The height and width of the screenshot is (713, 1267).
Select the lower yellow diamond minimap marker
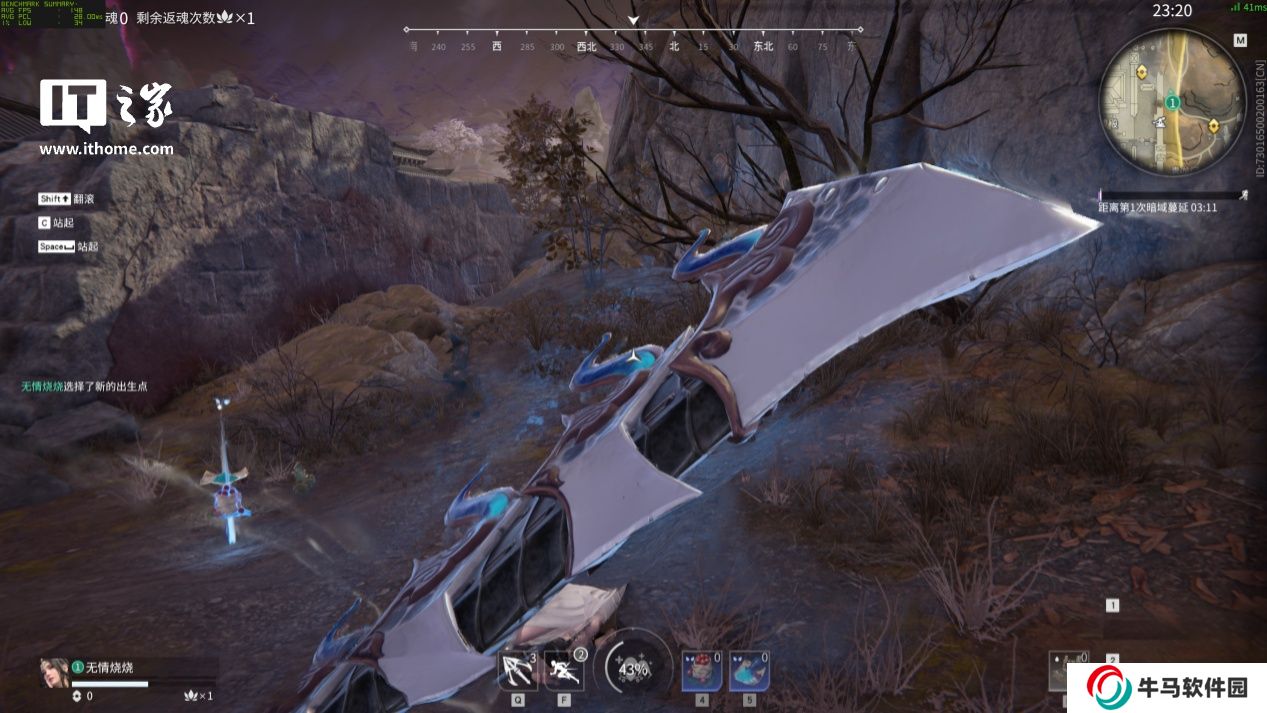(x=1213, y=125)
